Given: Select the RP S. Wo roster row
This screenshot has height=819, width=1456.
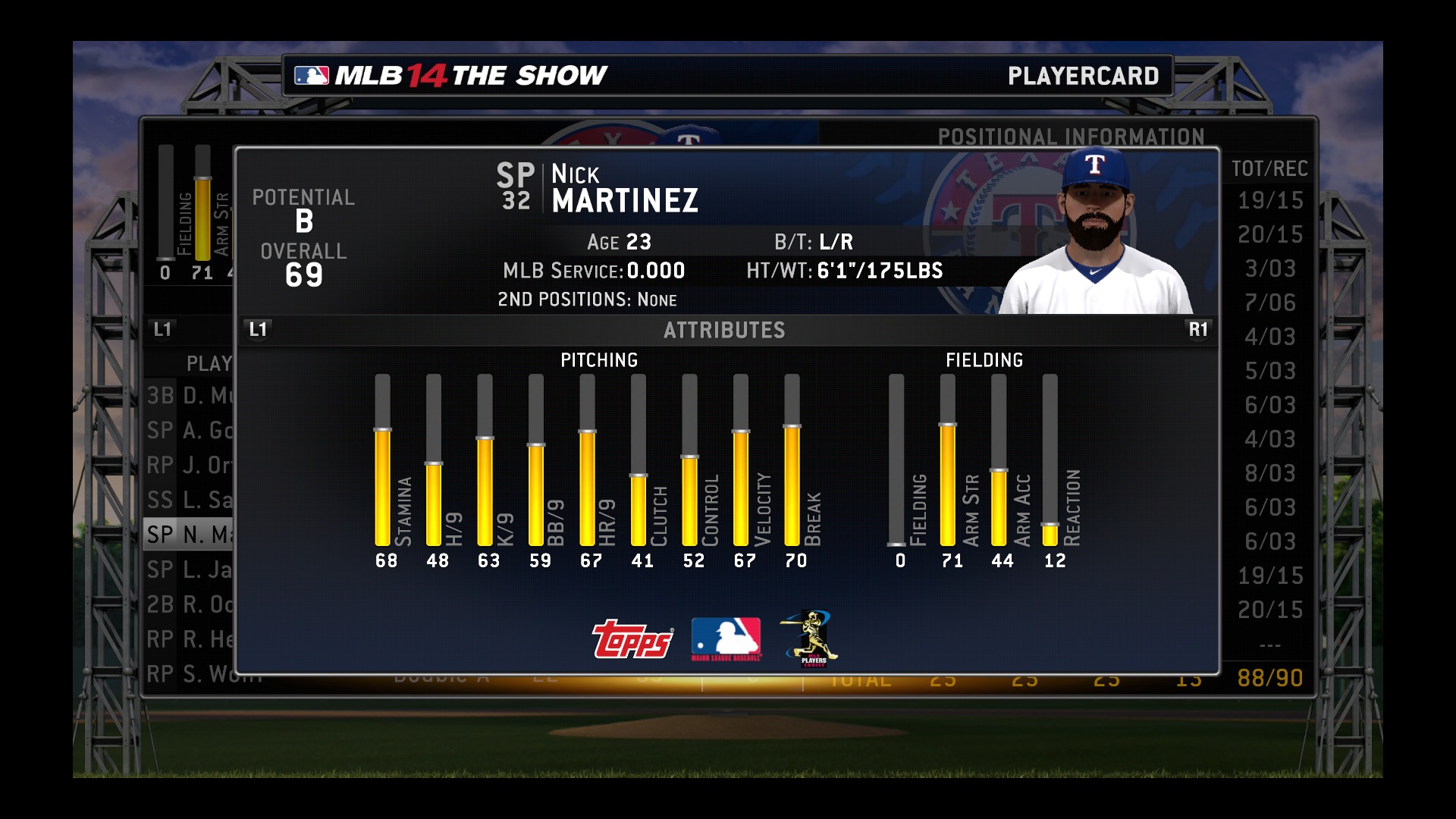Looking at the screenshot, I should [190, 674].
